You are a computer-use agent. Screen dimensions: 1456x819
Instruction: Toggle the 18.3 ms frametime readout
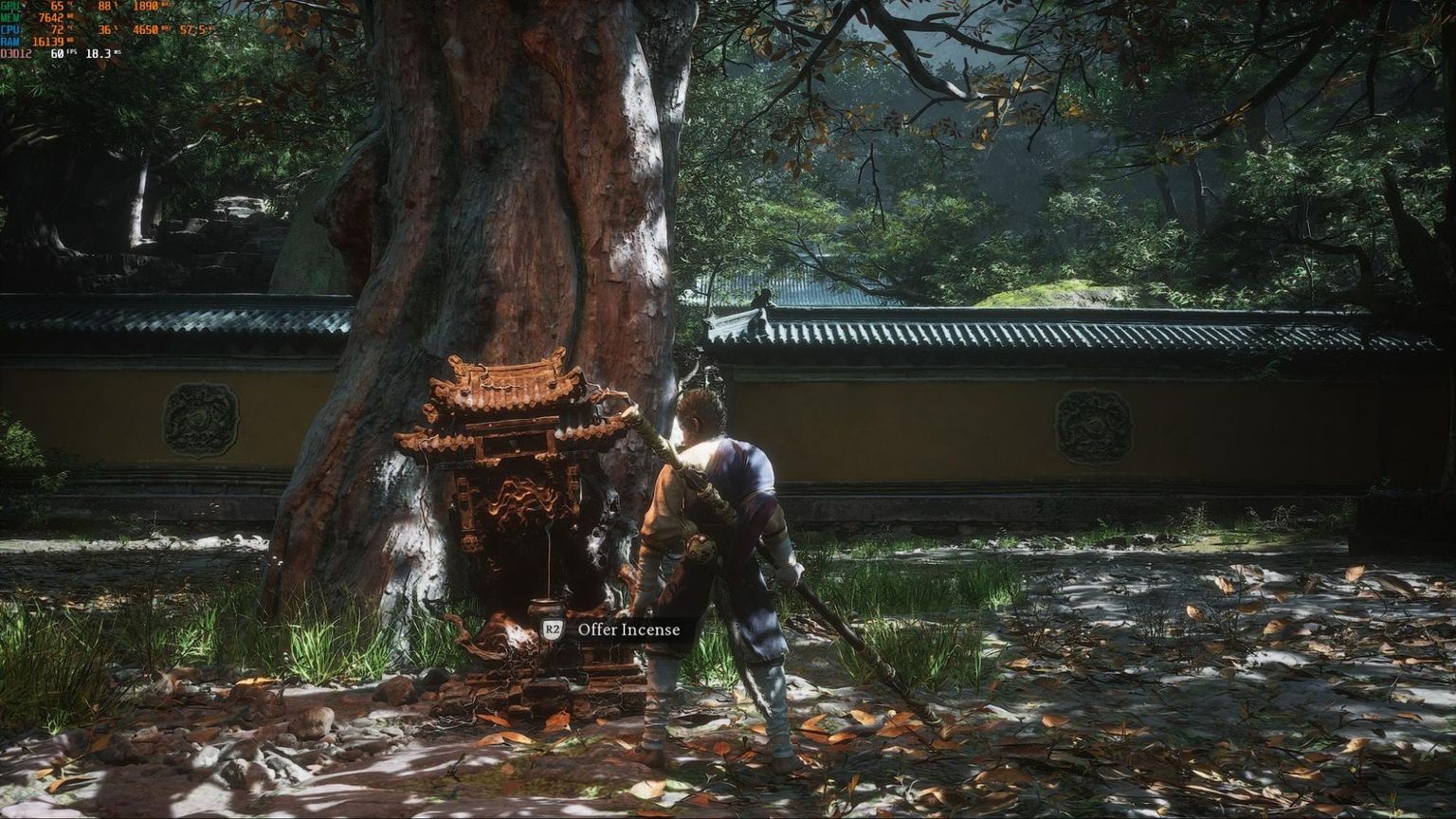coord(100,54)
